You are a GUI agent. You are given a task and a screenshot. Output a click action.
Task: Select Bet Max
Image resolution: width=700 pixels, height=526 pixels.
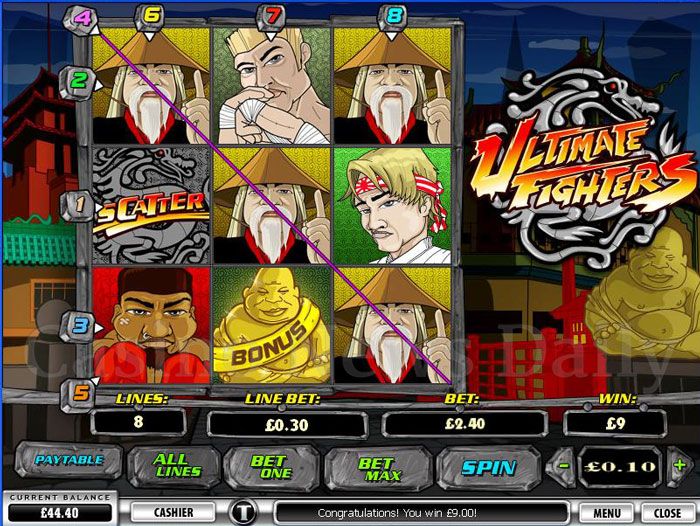[x=376, y=466]
